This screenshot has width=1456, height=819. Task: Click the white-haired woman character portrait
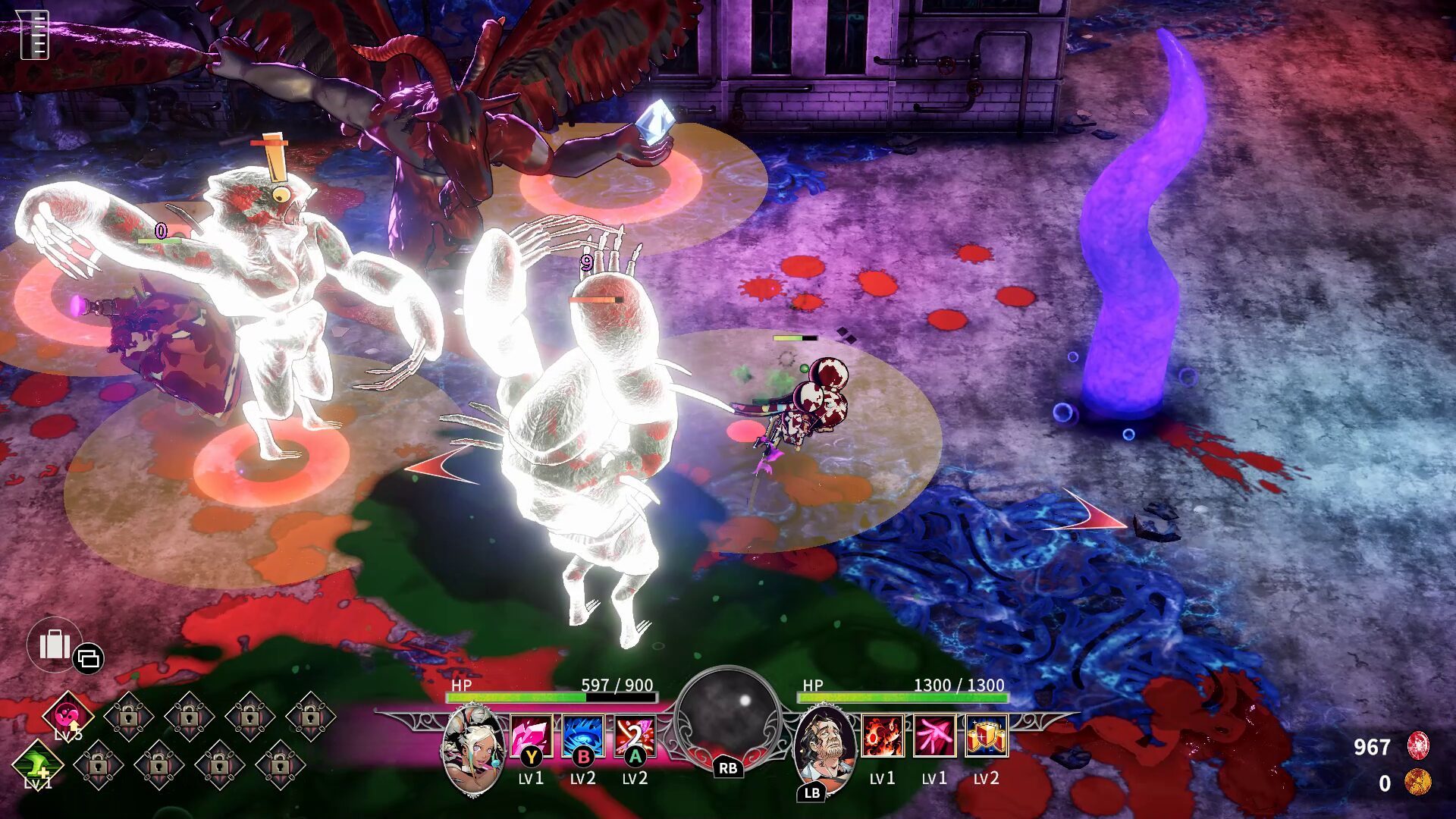(x=474, y=748)
